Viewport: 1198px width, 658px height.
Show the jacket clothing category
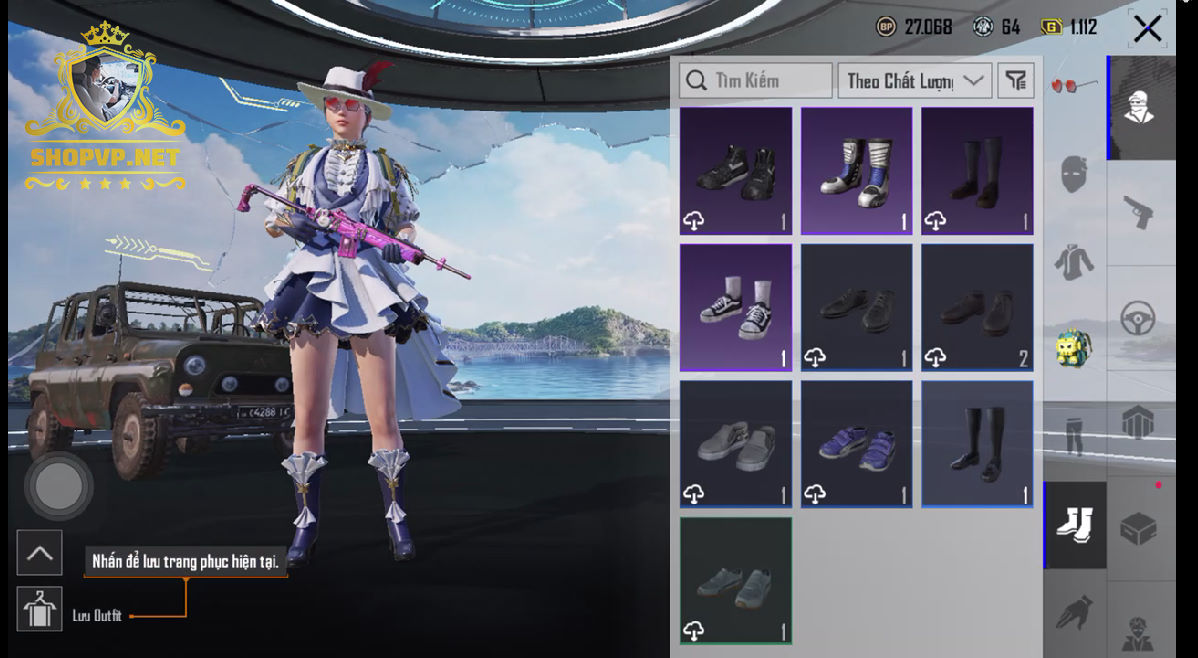[1074, 262]
